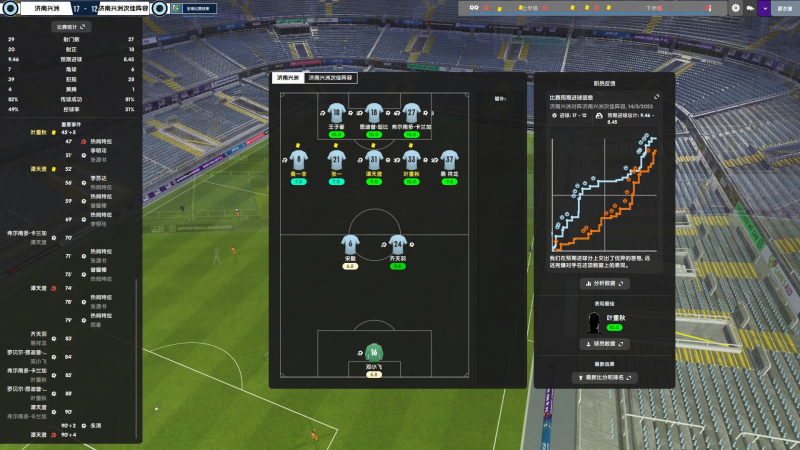Select player number 37 on the formation
Screen dimensions: 800x450
click(449, 159)
